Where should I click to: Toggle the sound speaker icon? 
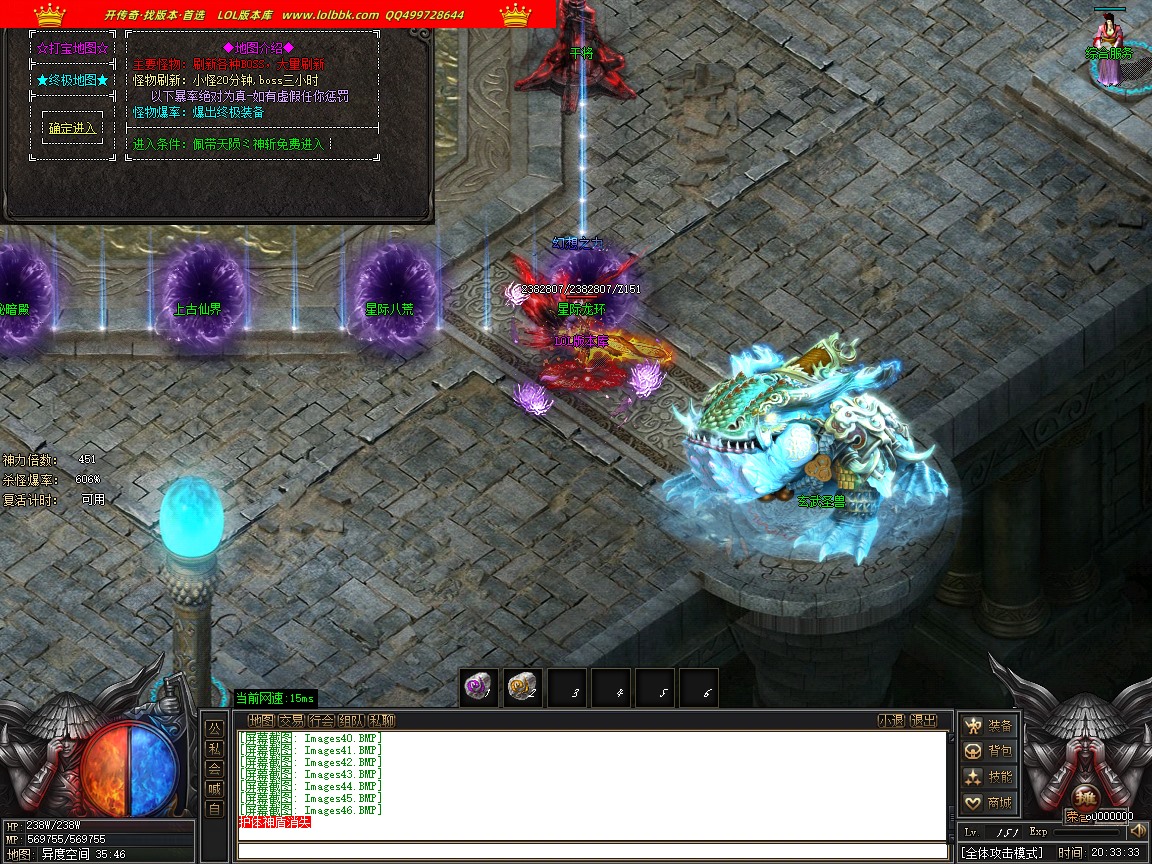tap(1137, 832)
